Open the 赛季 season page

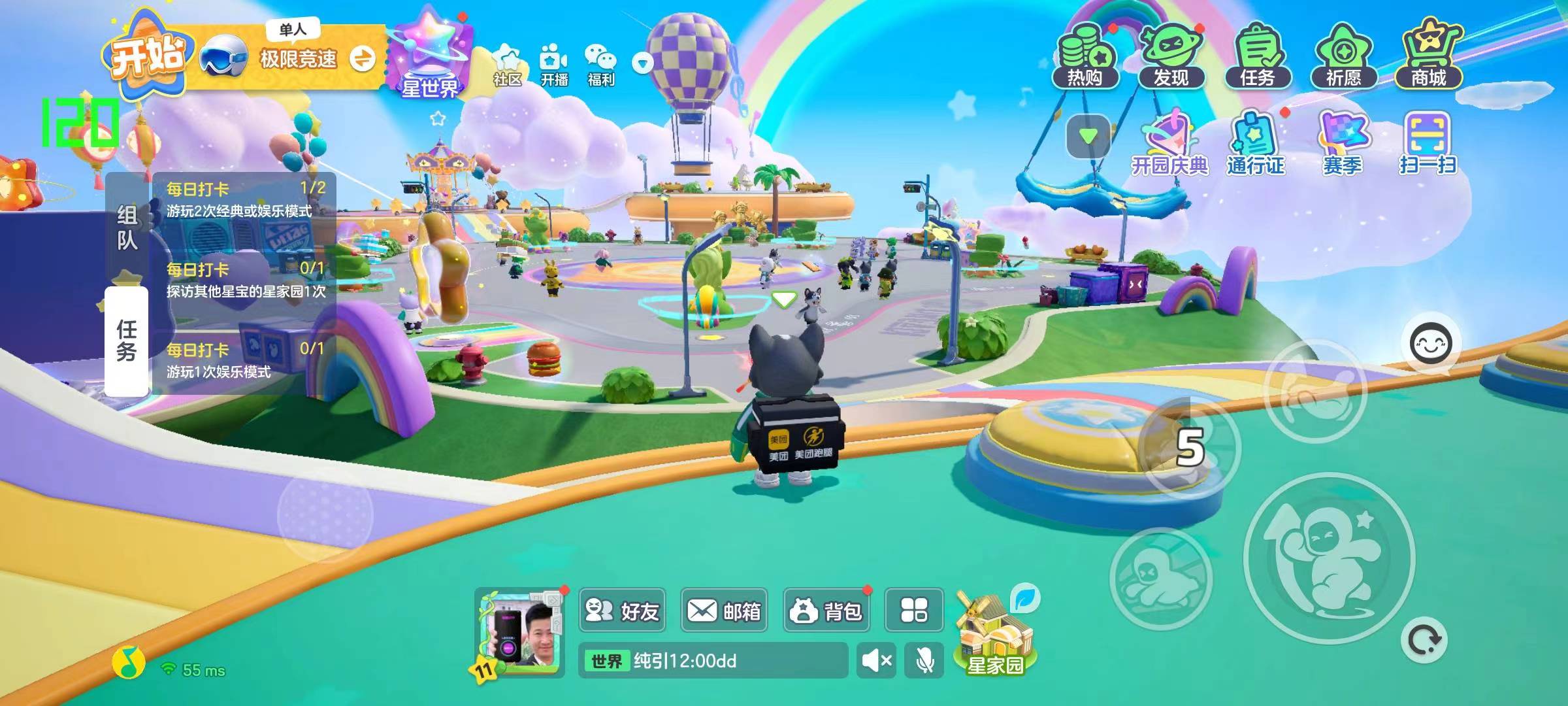coord(1343,145)
